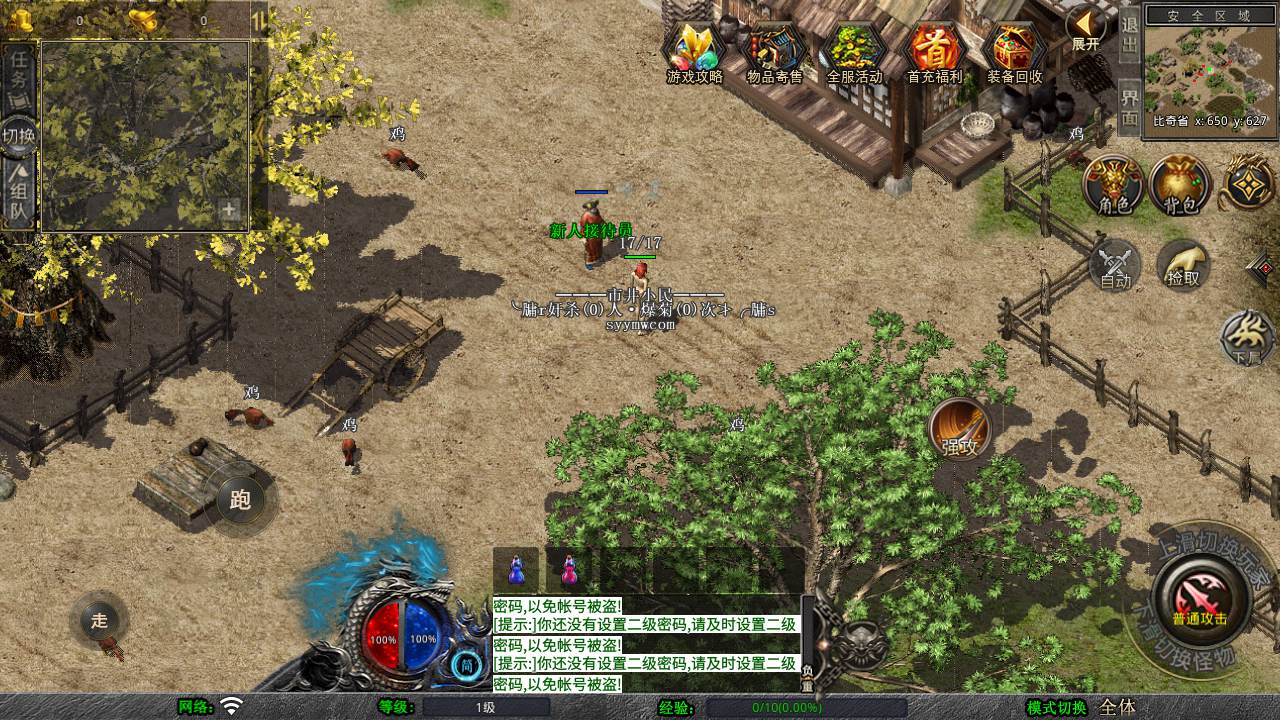1280x720 pixels.
Task: Select the 界面 interface tab
Action: pyautogui.click(x=1129, y=107)
